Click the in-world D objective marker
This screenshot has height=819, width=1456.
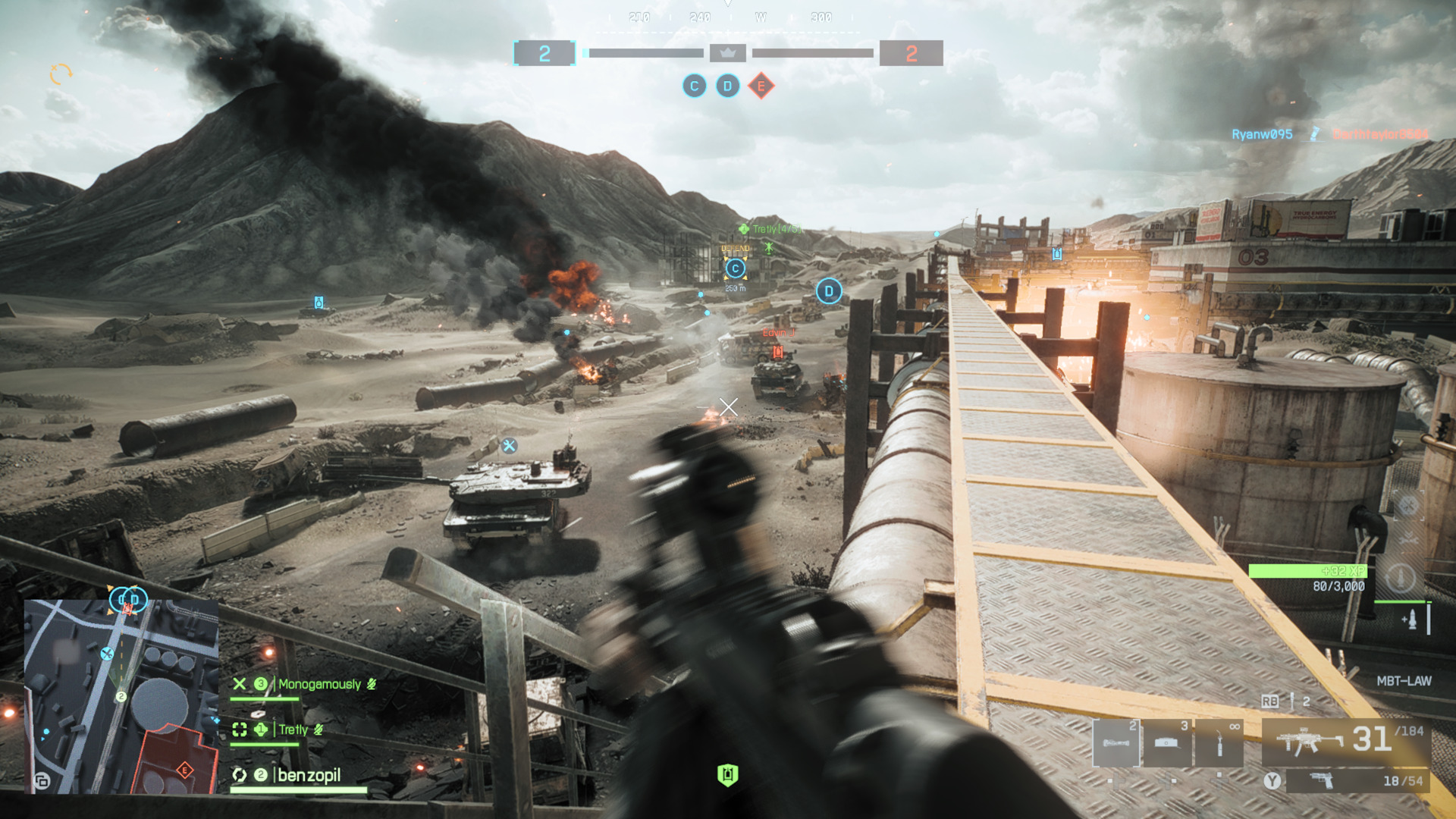coord(829,291)
